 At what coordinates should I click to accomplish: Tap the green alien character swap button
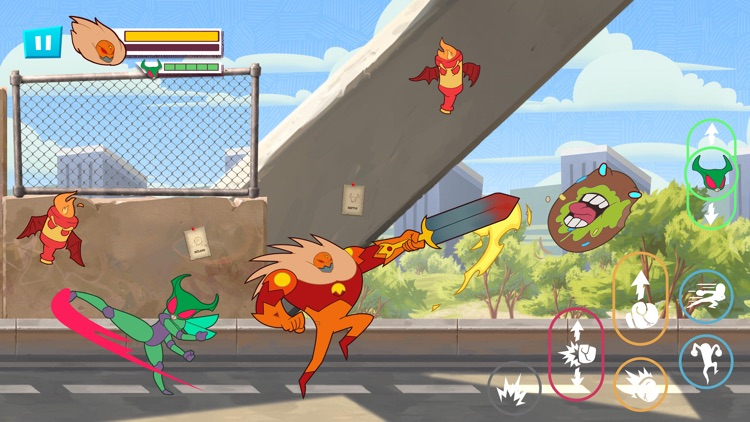709,173
